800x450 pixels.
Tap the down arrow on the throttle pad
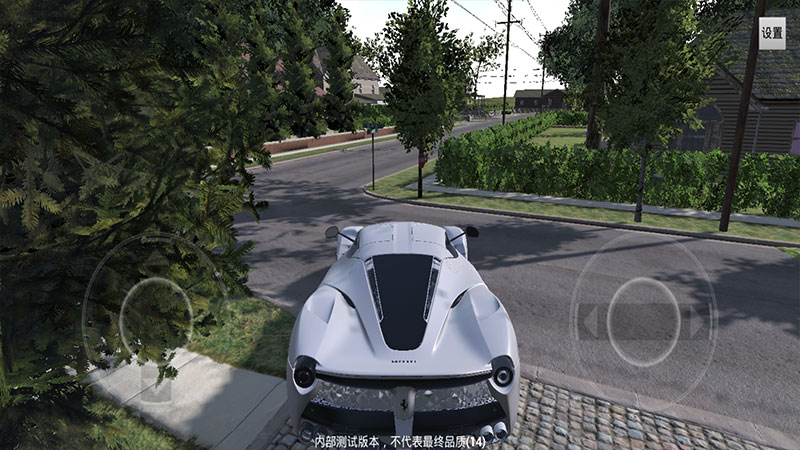(x=155, y=385)
